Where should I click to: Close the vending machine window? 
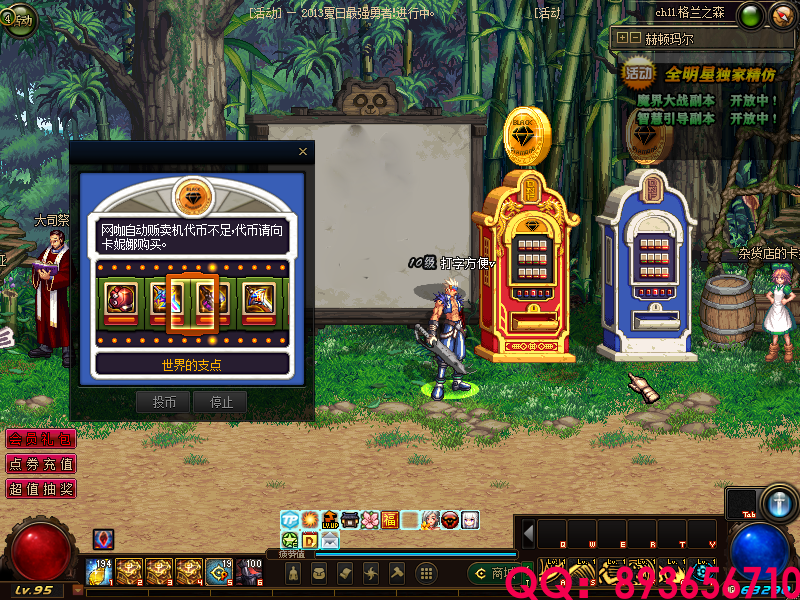pos(303,152)
